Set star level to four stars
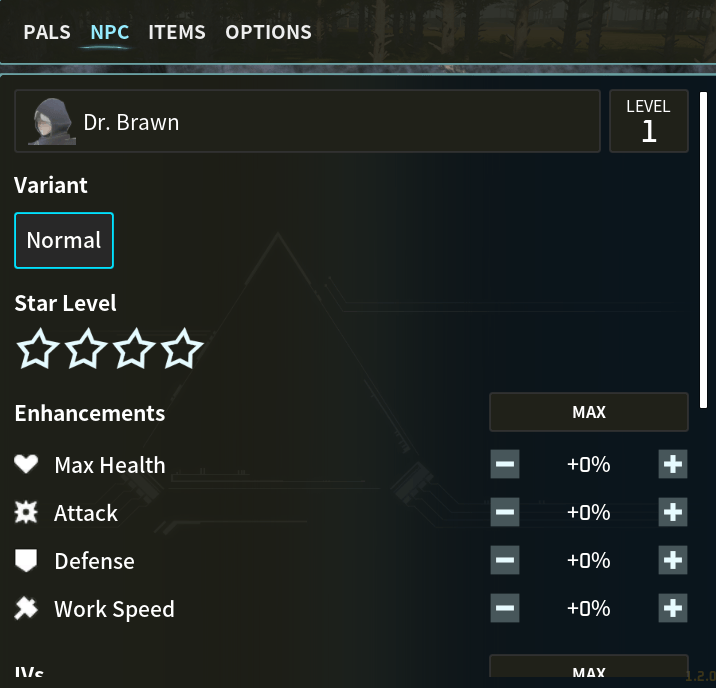 [182, 349]
